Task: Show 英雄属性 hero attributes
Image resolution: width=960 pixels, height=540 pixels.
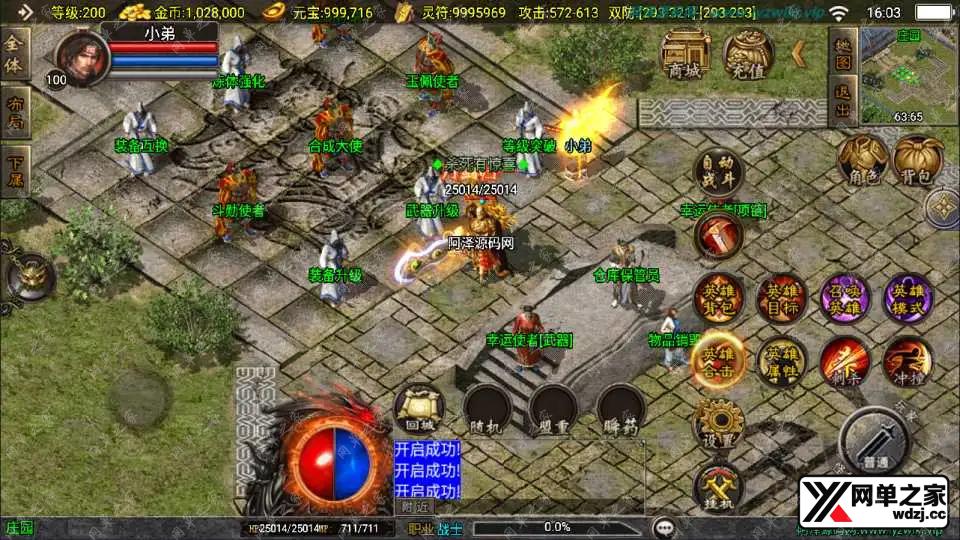Action: tap(780, 362)
